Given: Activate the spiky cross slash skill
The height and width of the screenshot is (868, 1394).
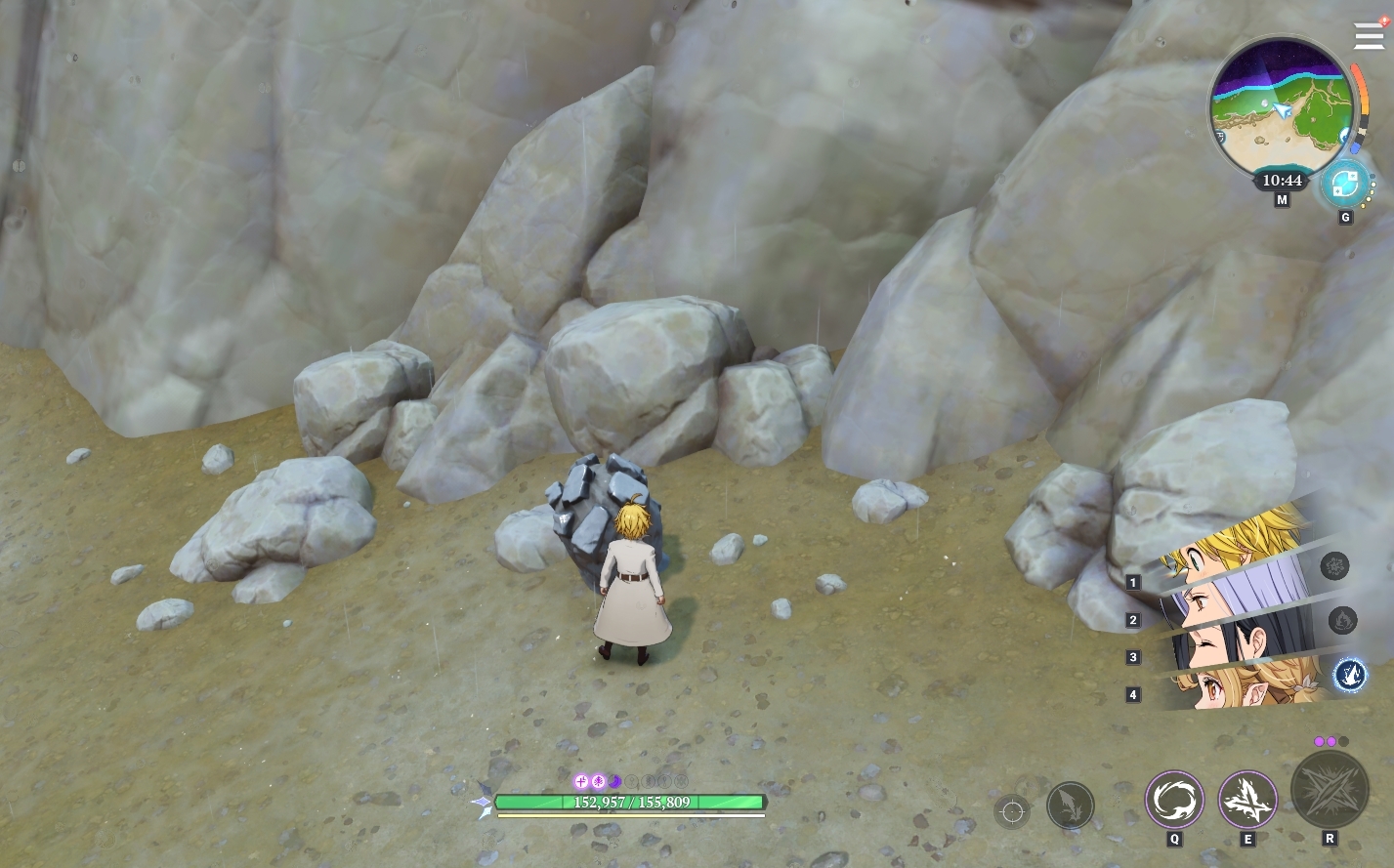Looking at the screenshot, I should pyautogui.click(x=1247, y=800).
